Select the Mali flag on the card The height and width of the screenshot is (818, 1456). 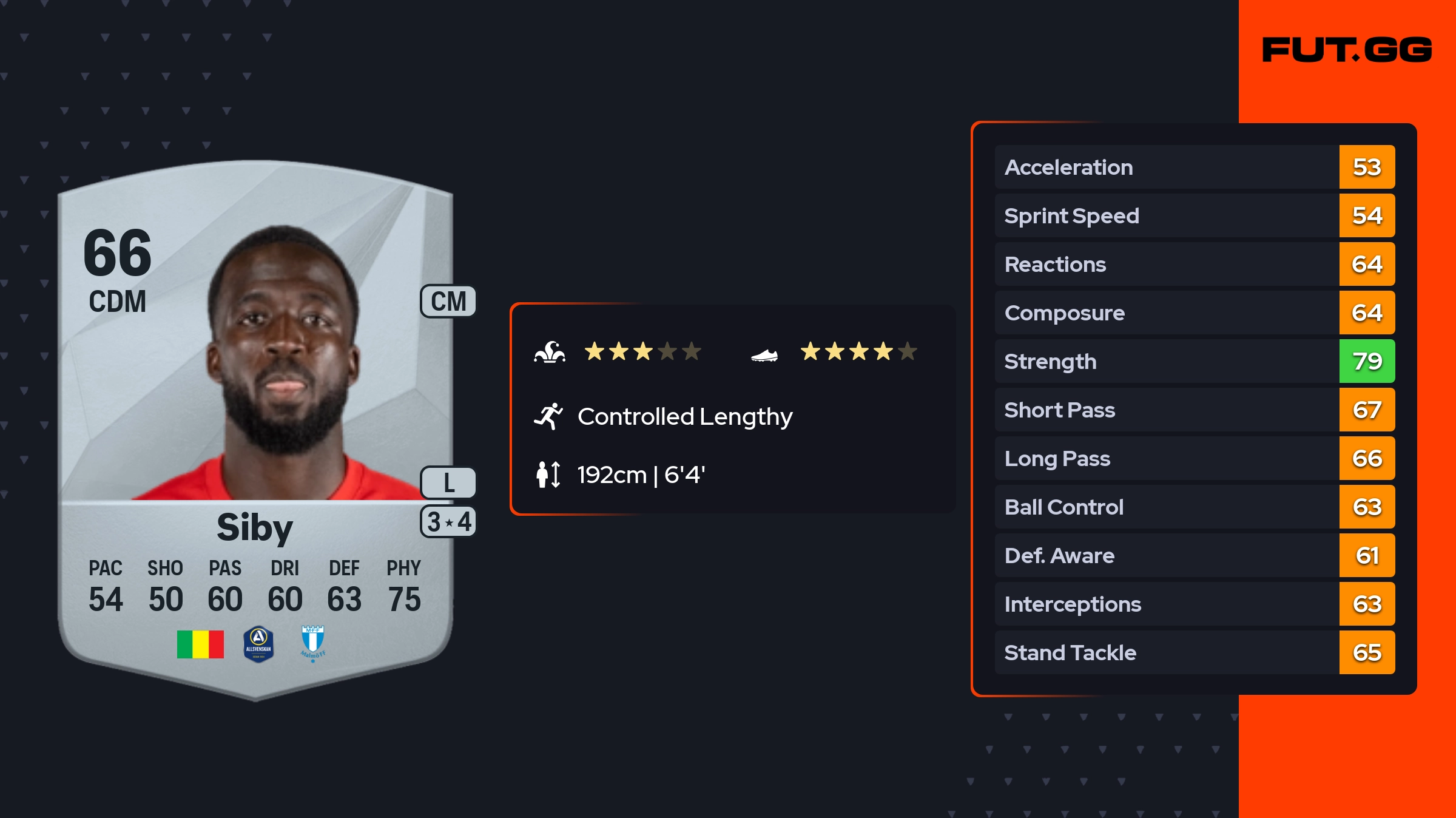tap(200, 644)
